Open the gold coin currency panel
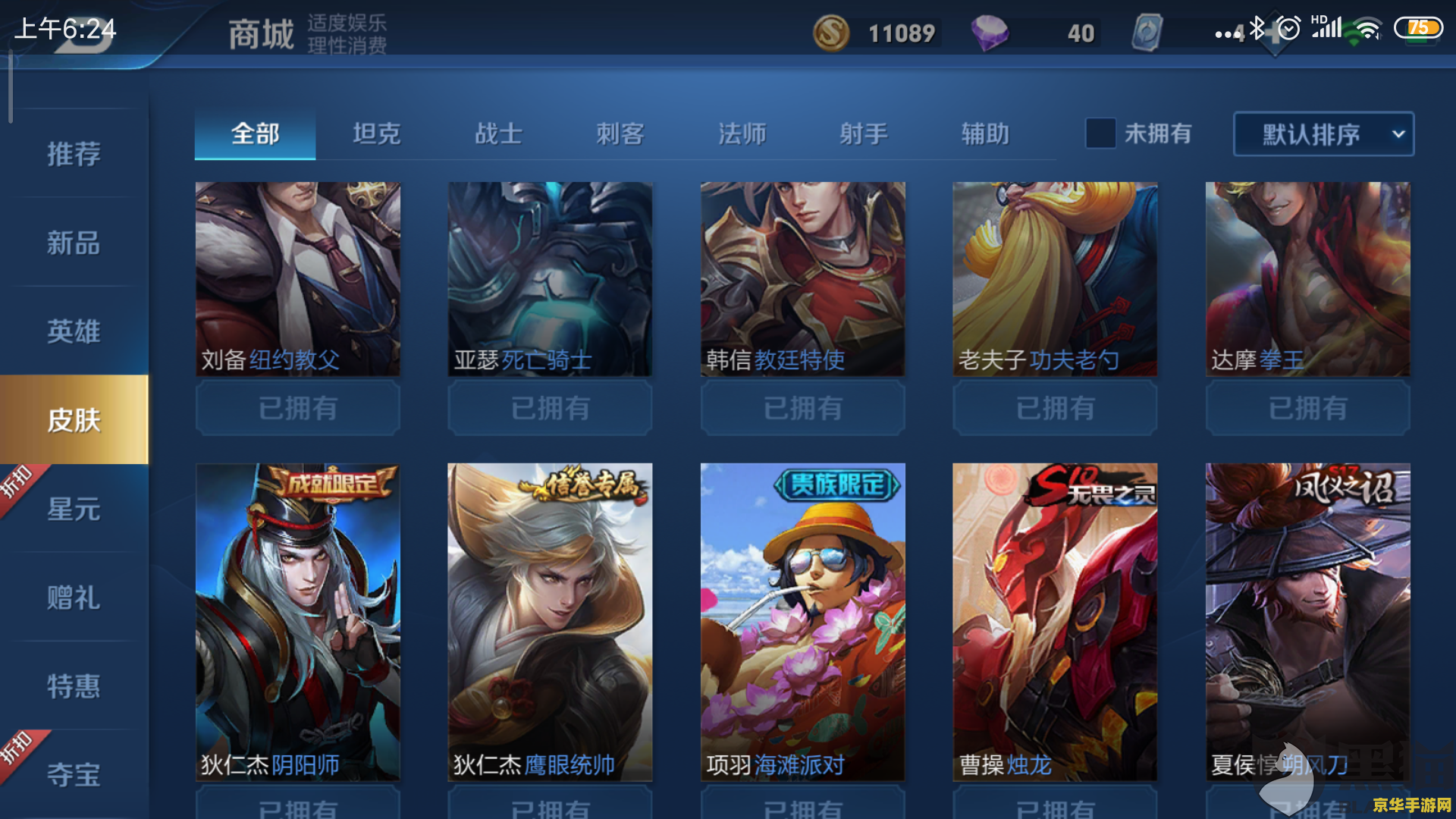The height and width of the screenshot is (819, 1456). click(x=830, y=32)
